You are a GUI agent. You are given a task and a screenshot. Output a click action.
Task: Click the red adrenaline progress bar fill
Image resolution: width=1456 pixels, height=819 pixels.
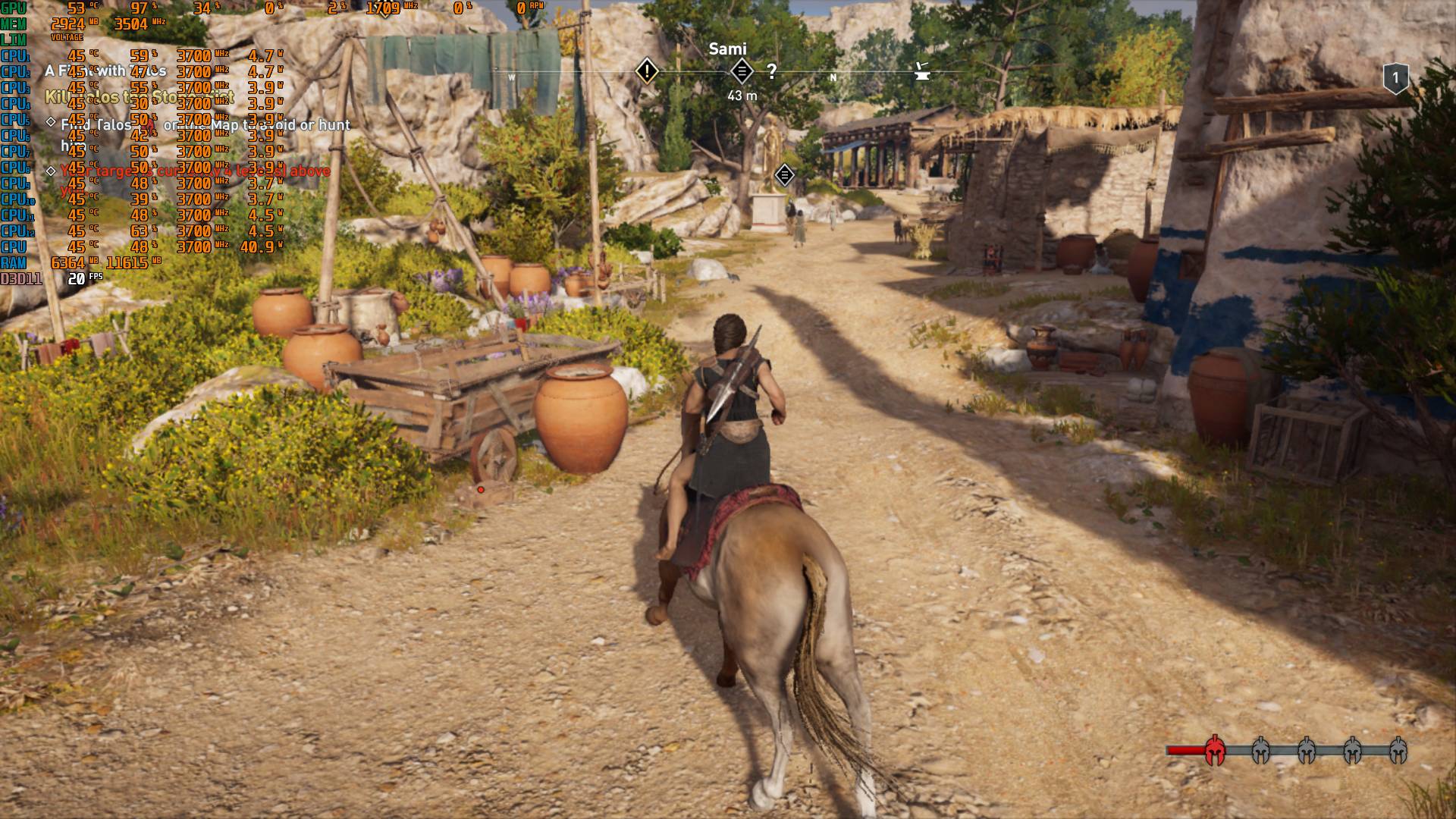pos(1185,750)
